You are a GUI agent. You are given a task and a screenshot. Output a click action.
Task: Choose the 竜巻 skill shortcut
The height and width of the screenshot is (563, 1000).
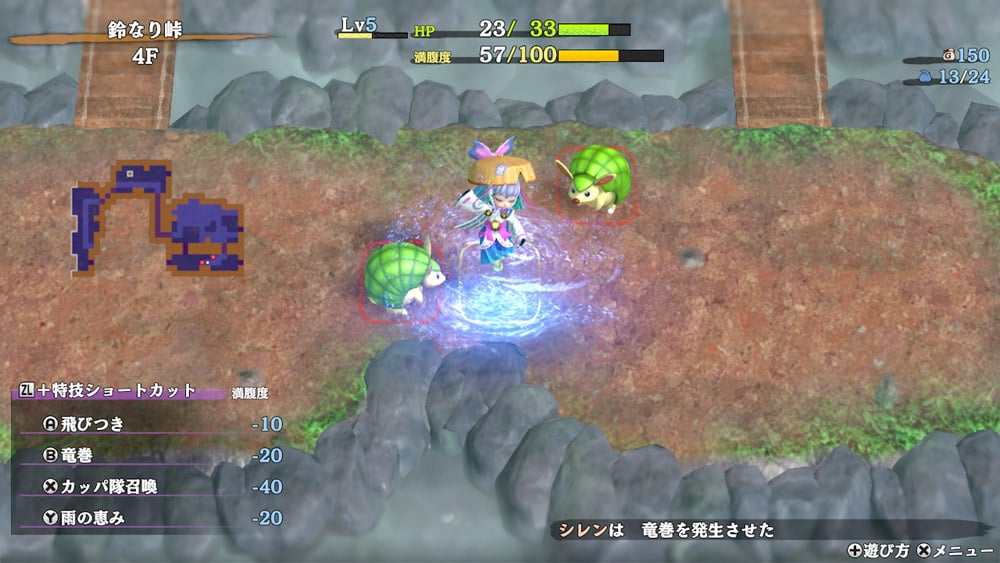78,455
